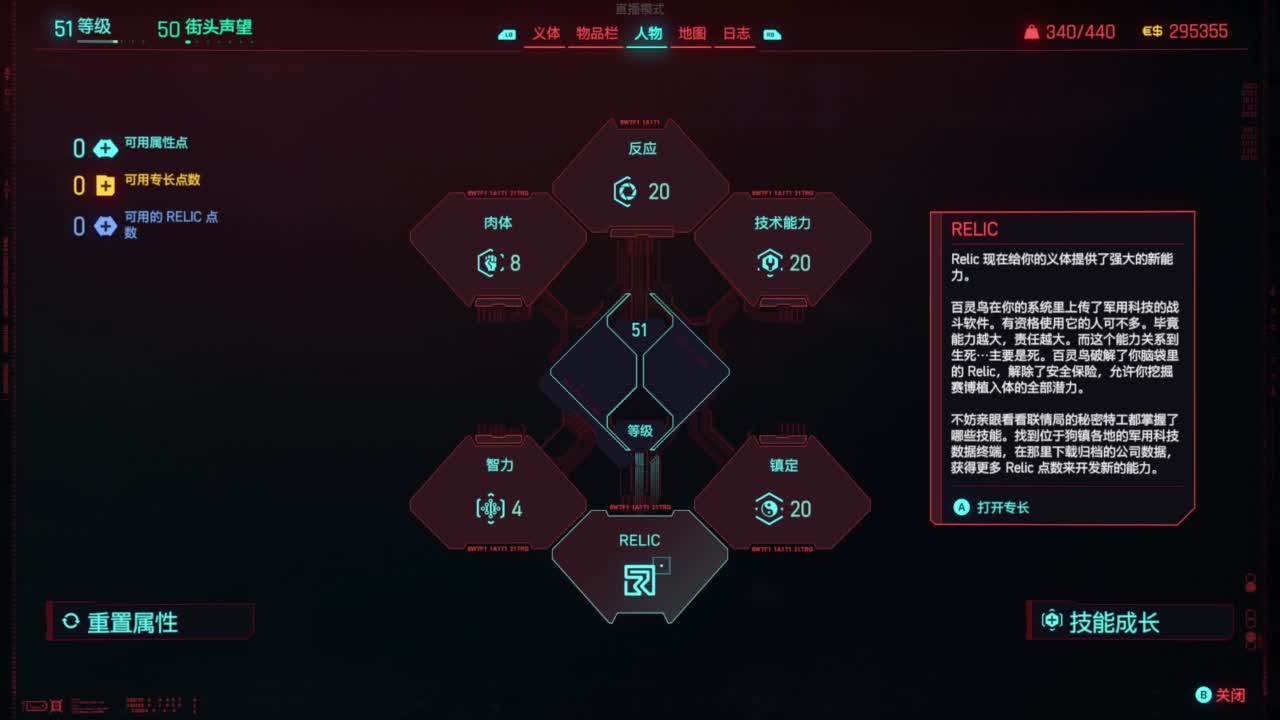Image resolution: width=1280 pixels, height=720 pixels.
Task: Click the 可用的 RELIC 点数 icon
Action: coord(106,224)
